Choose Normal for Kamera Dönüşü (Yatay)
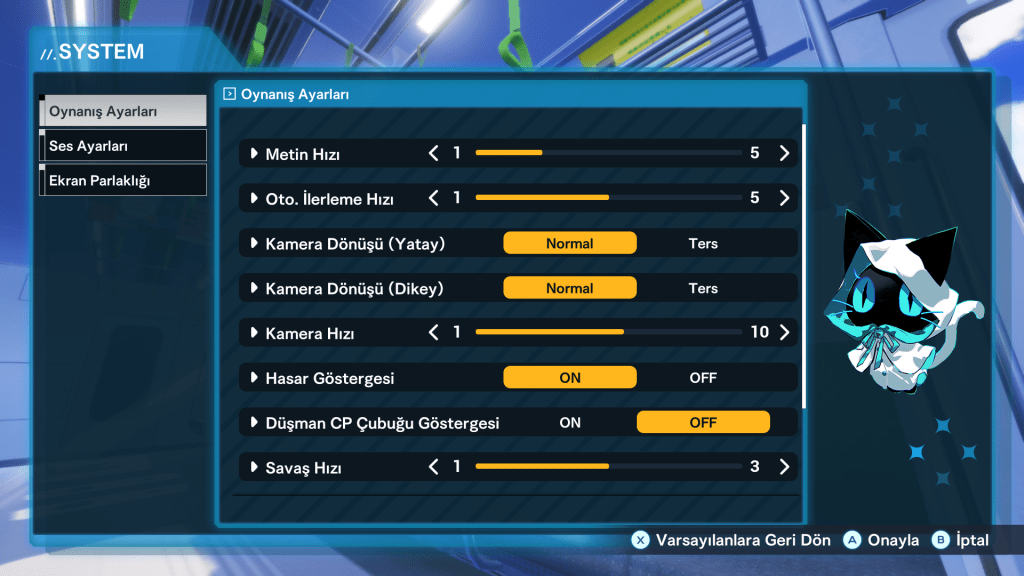Viewport: 1024px width, 576px height. (x=569, y=243)
